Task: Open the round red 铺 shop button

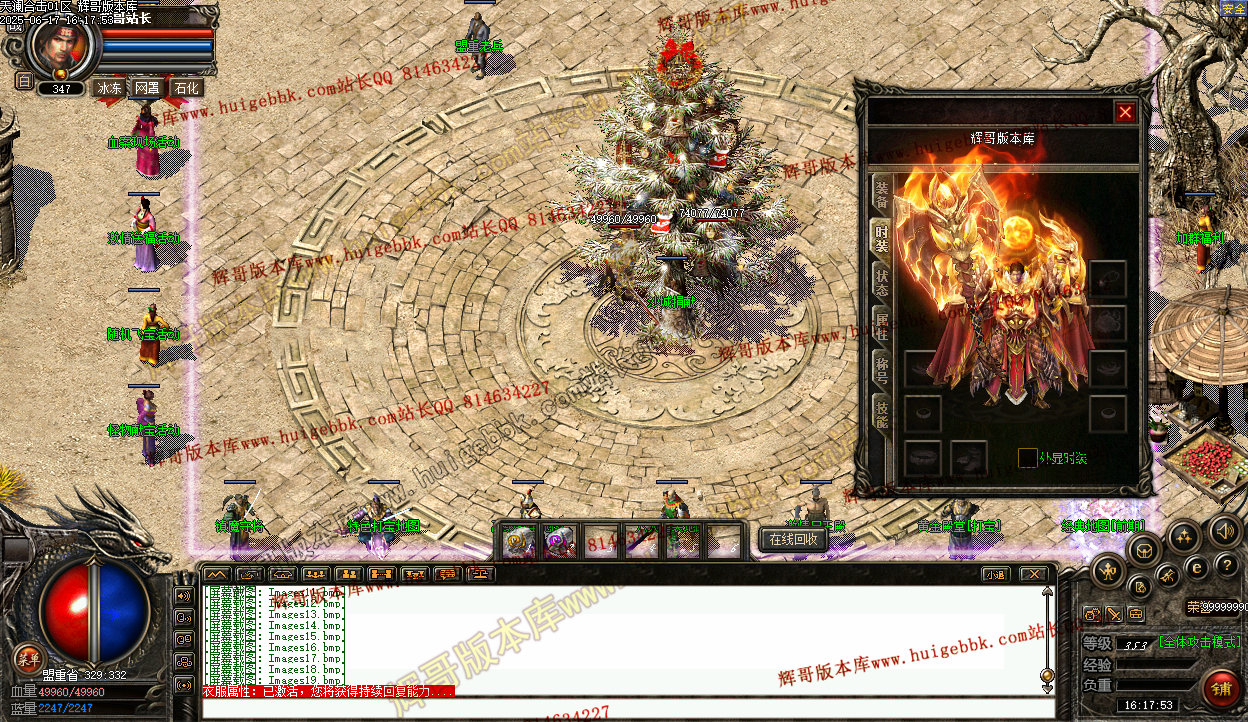Action: (x=1221, y=689)
